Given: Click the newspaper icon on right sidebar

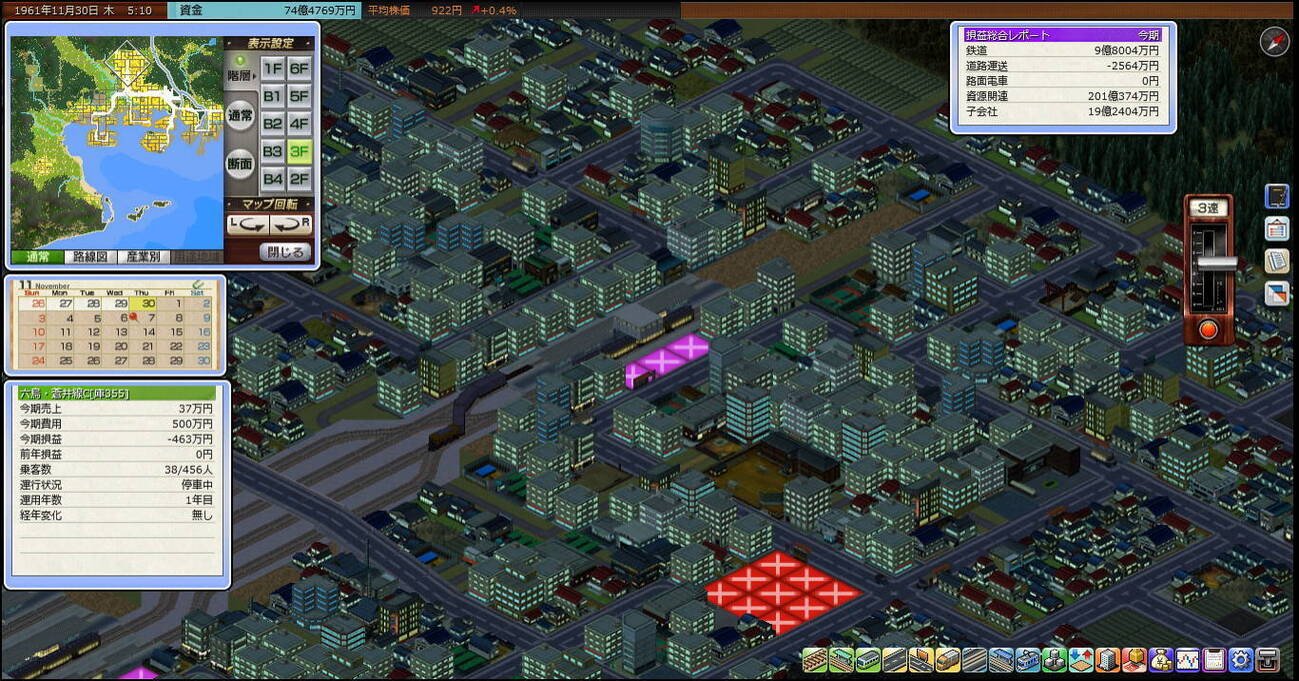Looking at the screenshot, I should pyautogui.click(x=1276, y=262).
